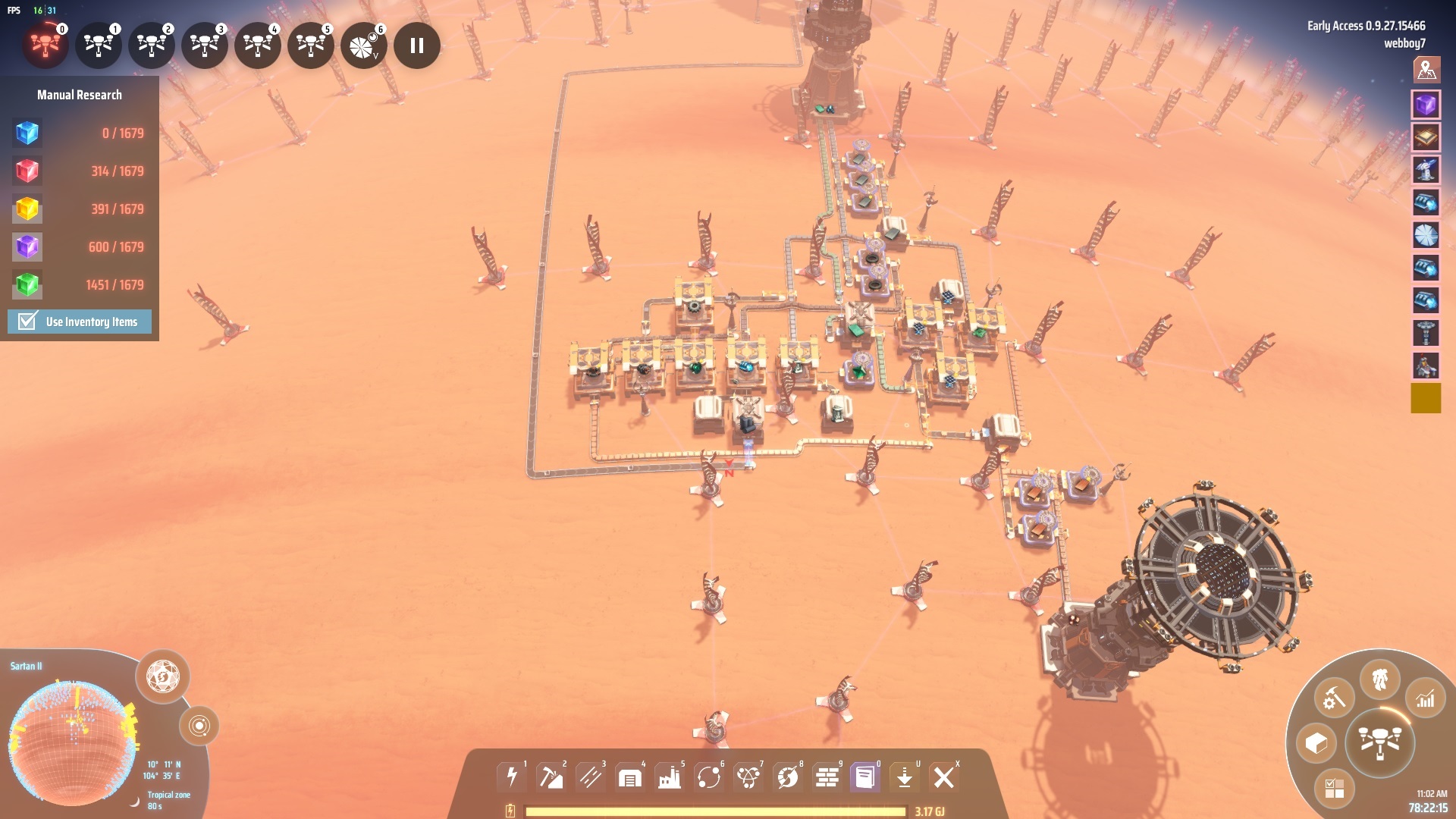Screen dimensions: 1456x819
Task: Open the Dyson sphere editor button
Action: tap(162, 676)
